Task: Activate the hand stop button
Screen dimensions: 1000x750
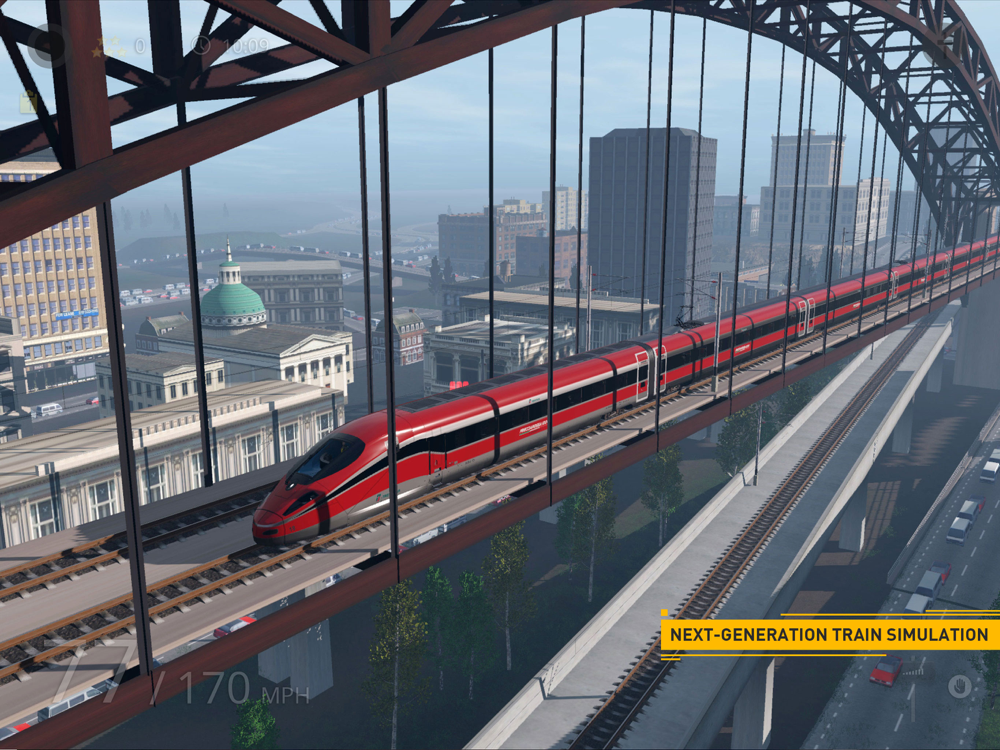Action: tap(960, 686)
